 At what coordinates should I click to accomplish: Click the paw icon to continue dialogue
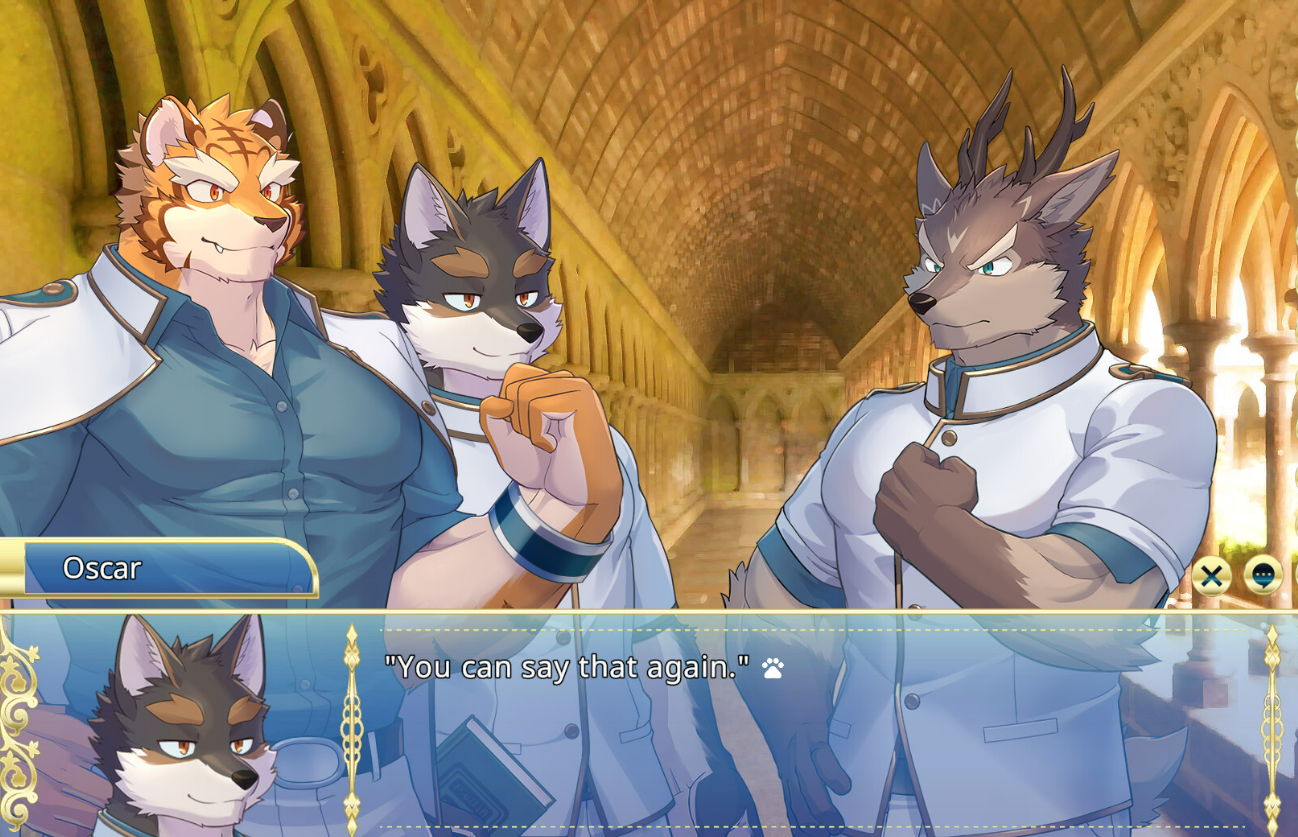(772, 668)
